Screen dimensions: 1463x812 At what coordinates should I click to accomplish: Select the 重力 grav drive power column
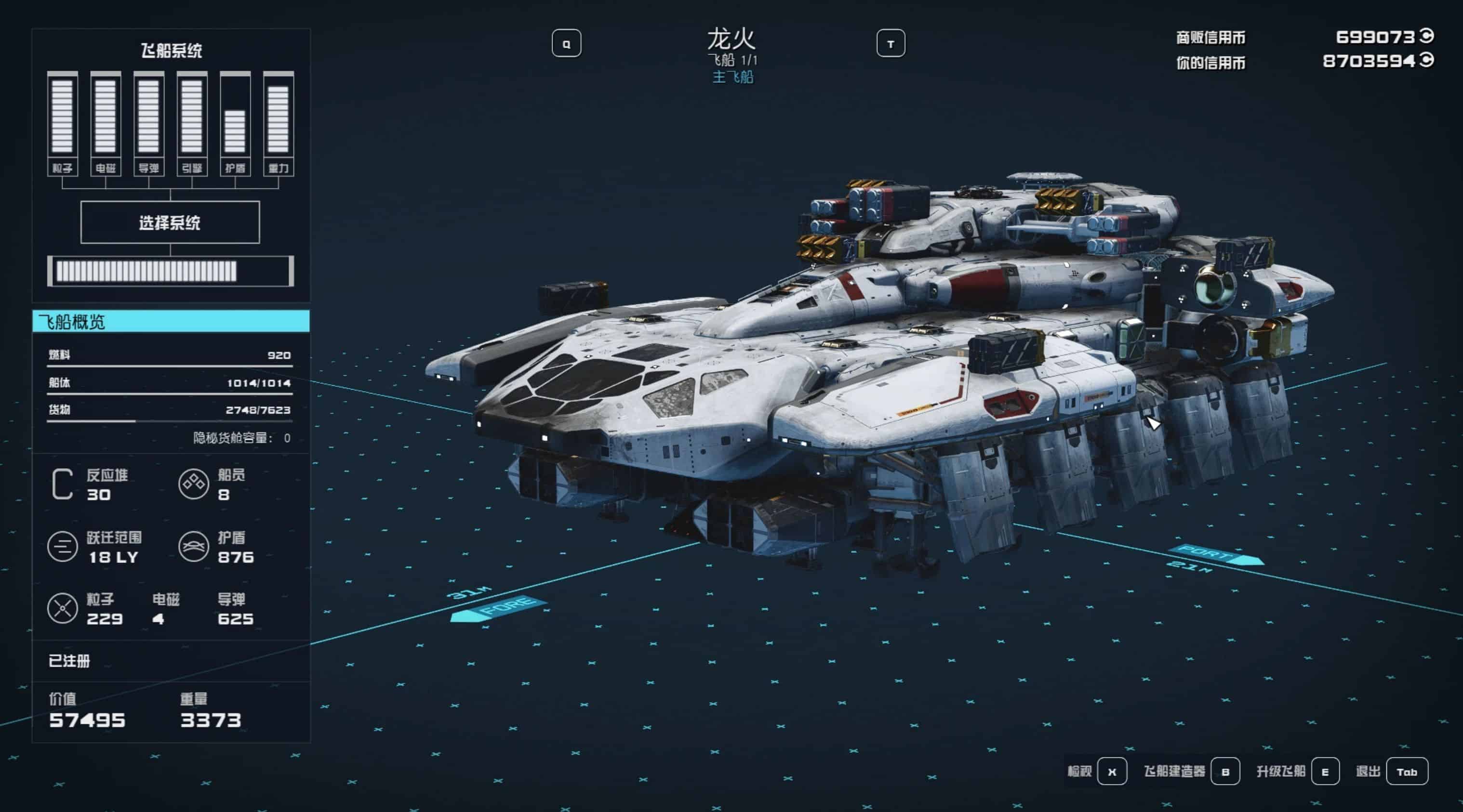279,123
